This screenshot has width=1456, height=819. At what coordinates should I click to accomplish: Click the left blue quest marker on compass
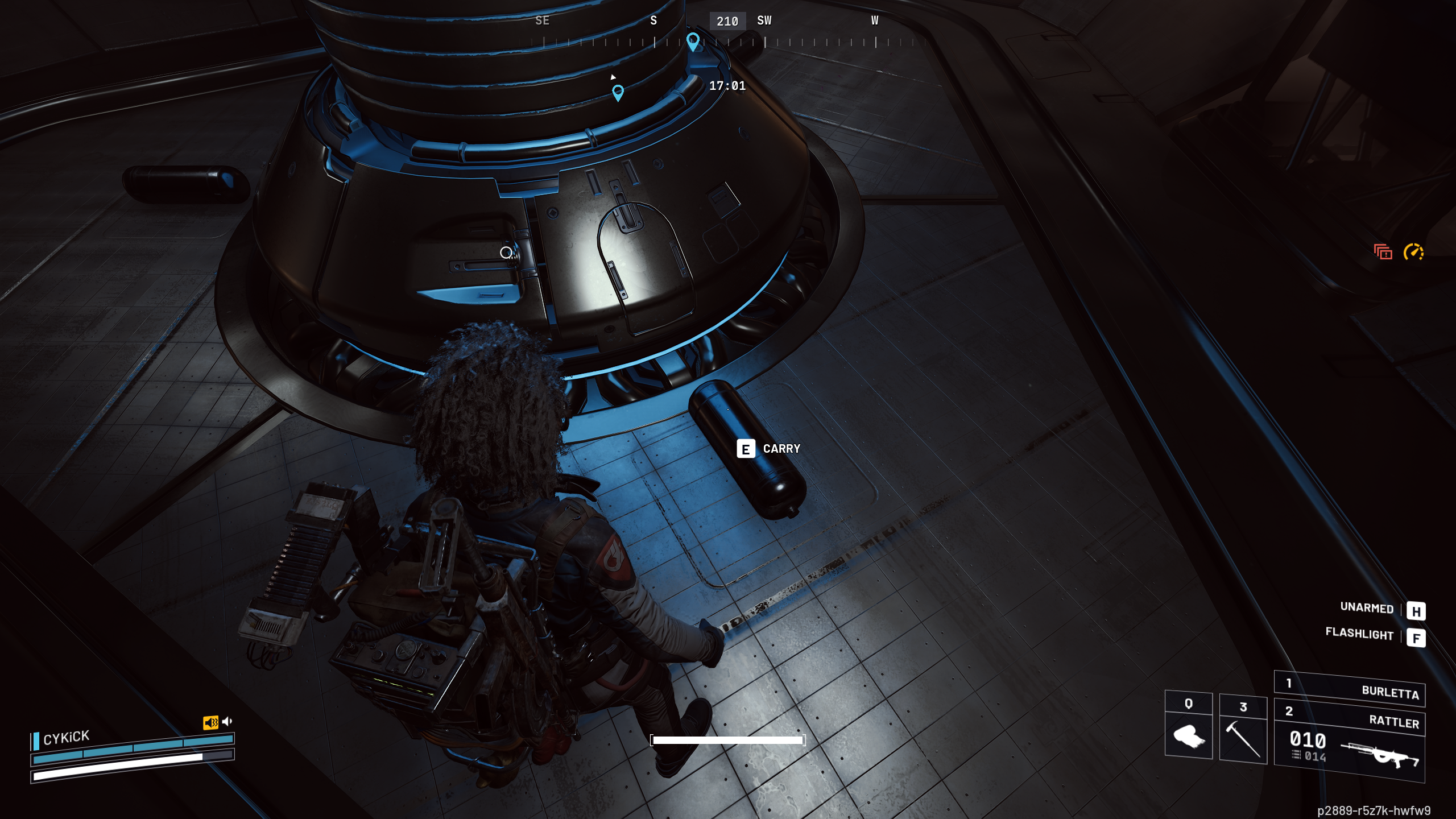pos(693,41)
